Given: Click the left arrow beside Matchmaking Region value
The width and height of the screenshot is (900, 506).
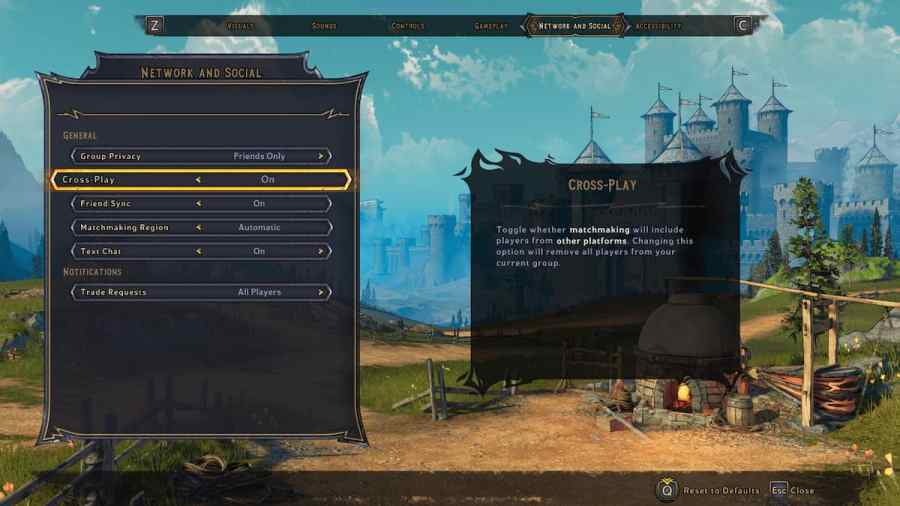Looking at the screenshot, I should pos(198,228).
